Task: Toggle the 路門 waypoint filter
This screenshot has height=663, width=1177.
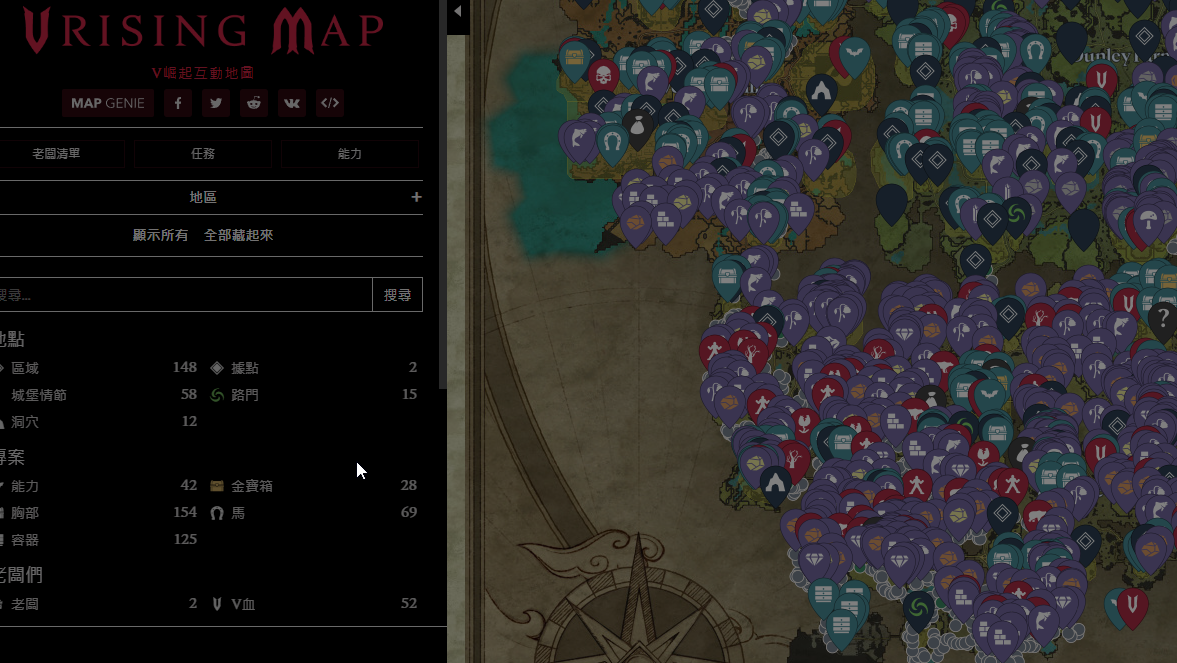Action: pos(245,395)
